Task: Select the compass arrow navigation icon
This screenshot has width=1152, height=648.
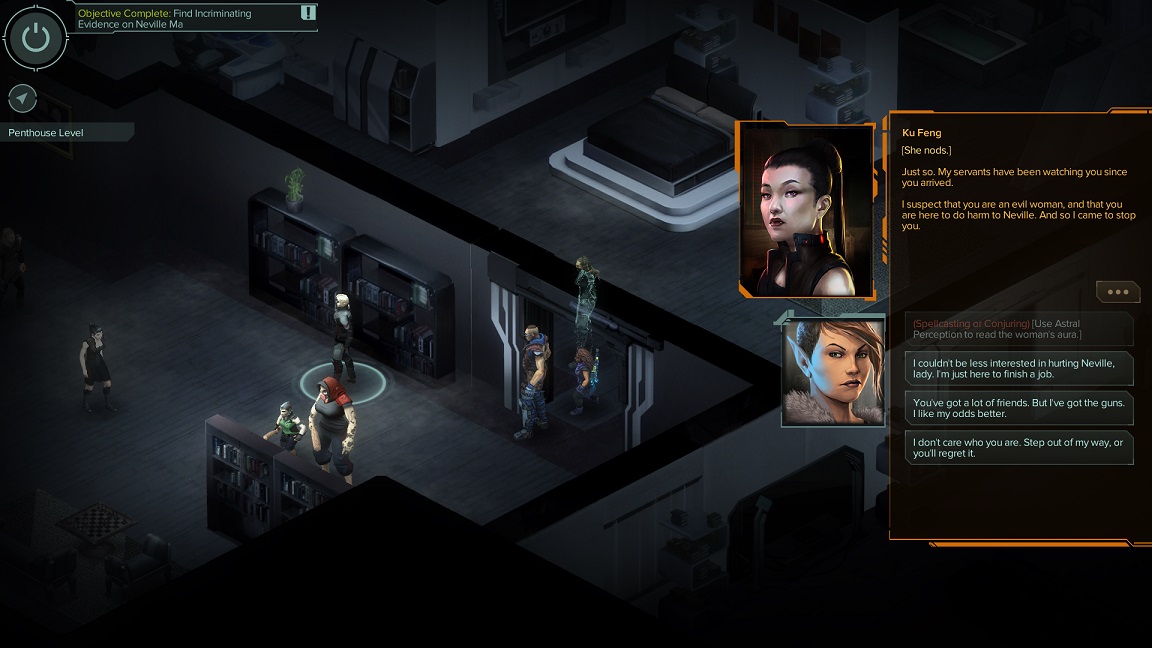Action: [22, 98]
